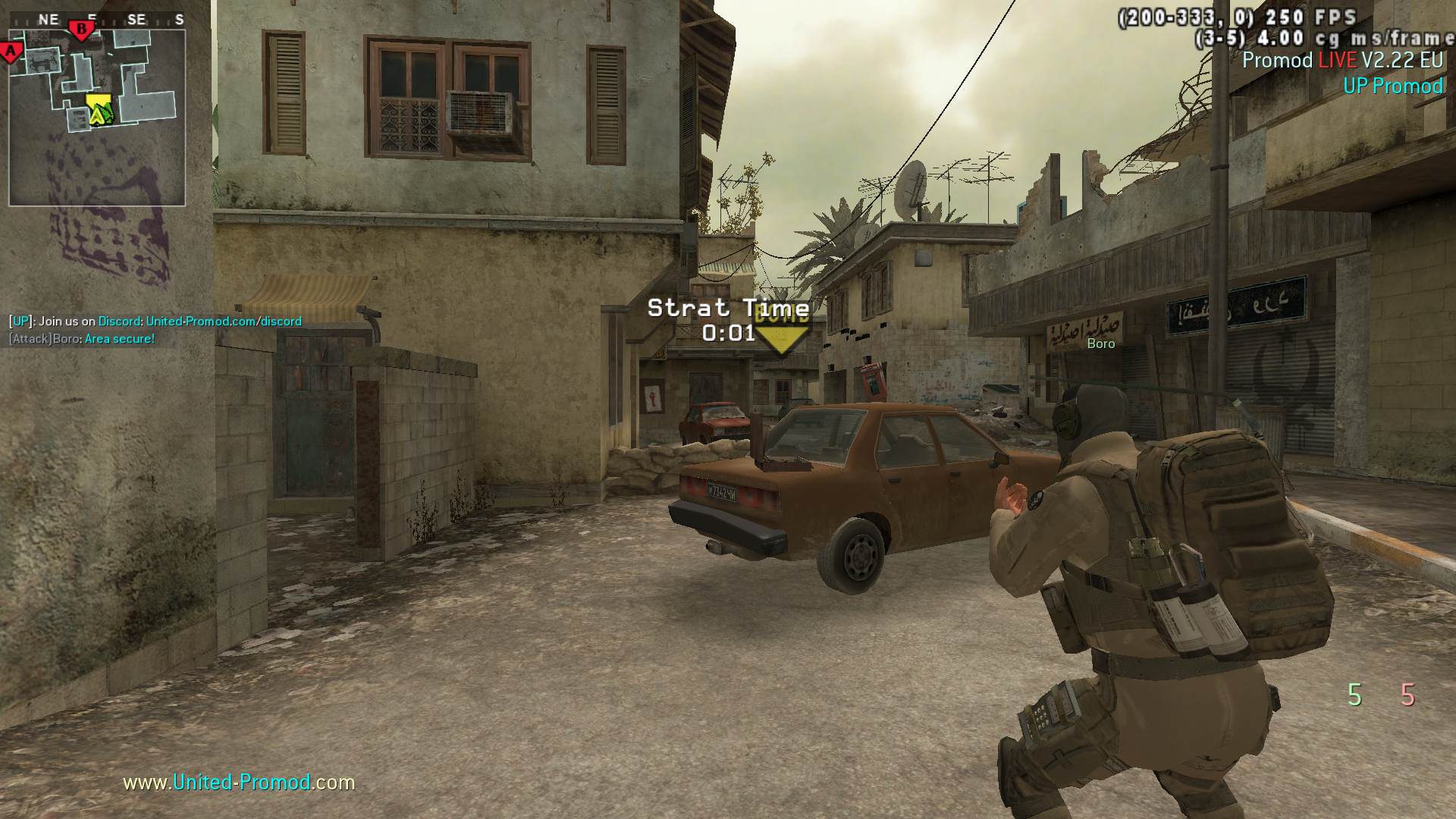Click the yellow player arrow on minimap
1456x819 pixels.
pos(99,111)
